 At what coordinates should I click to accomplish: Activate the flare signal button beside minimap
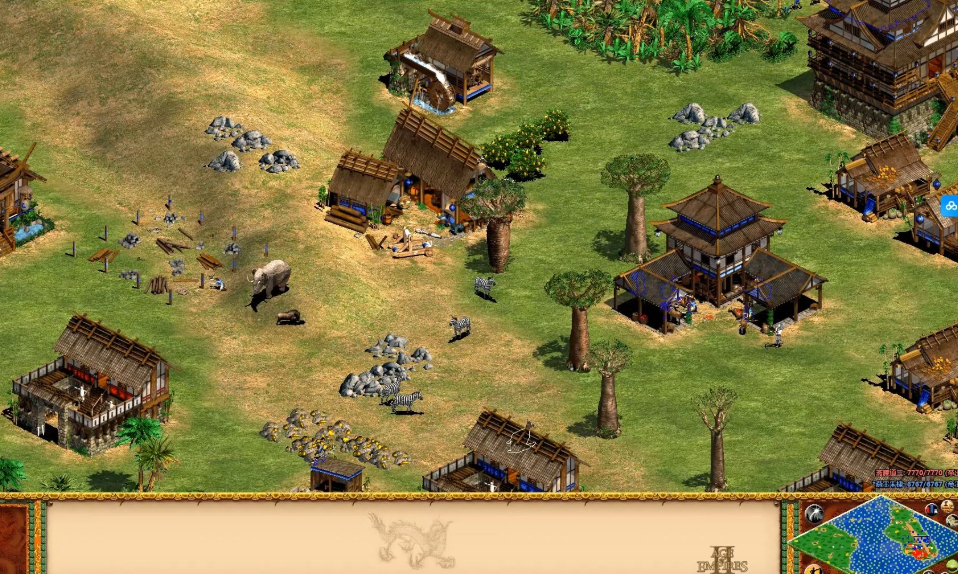pyautogui.click(x=813, y=514)
